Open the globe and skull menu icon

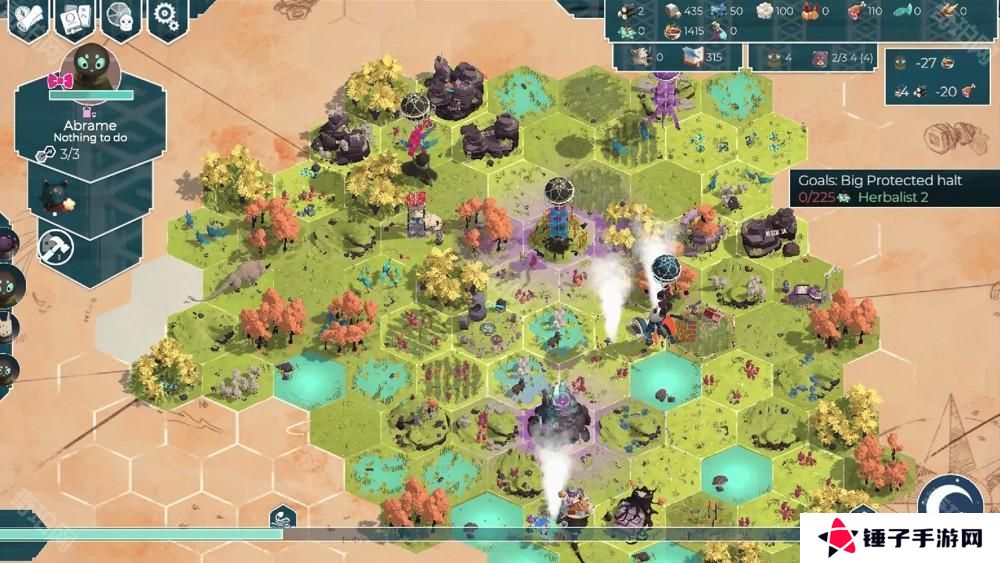pos(119,18)
